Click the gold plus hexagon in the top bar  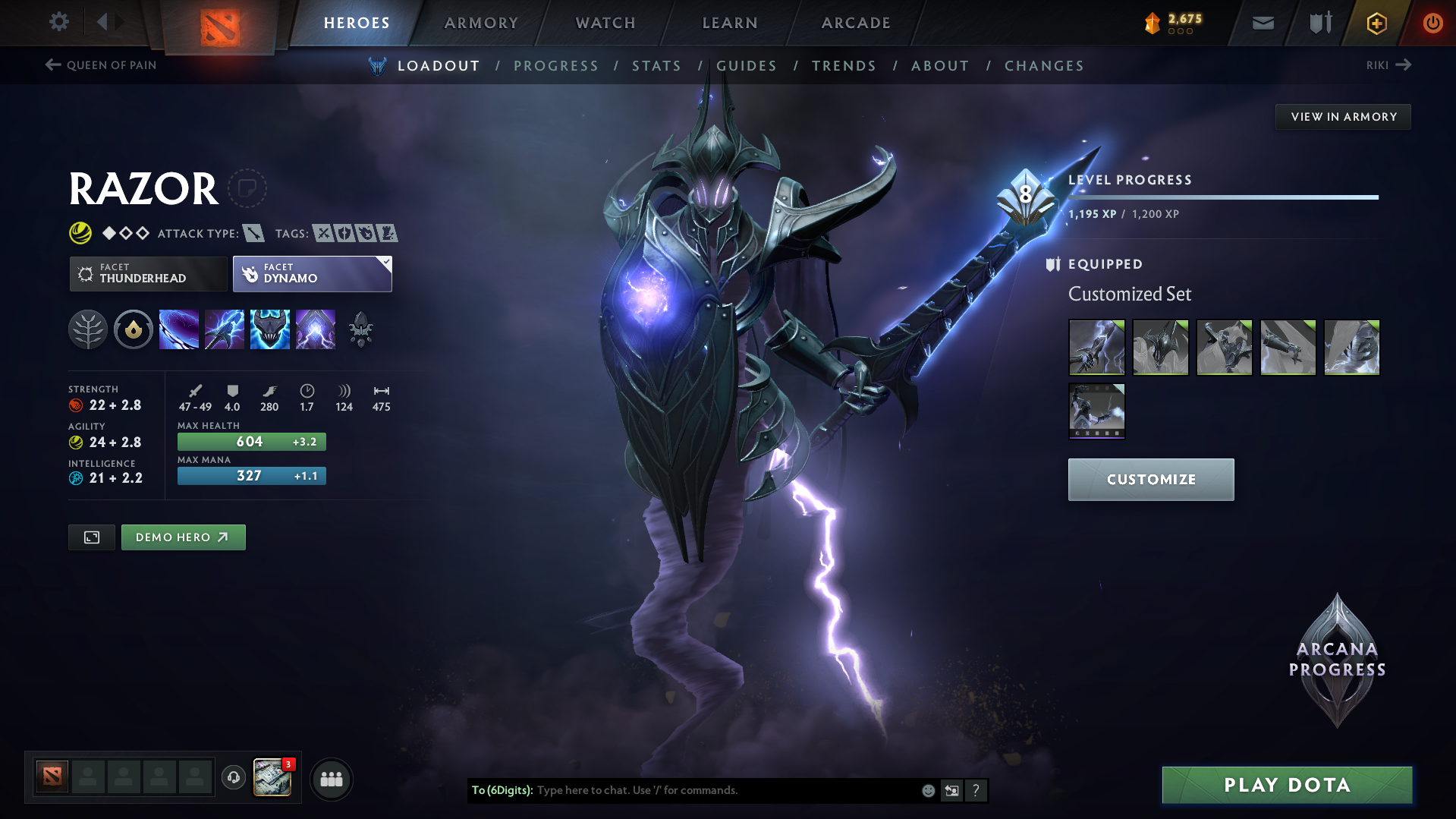(1376, 23)
